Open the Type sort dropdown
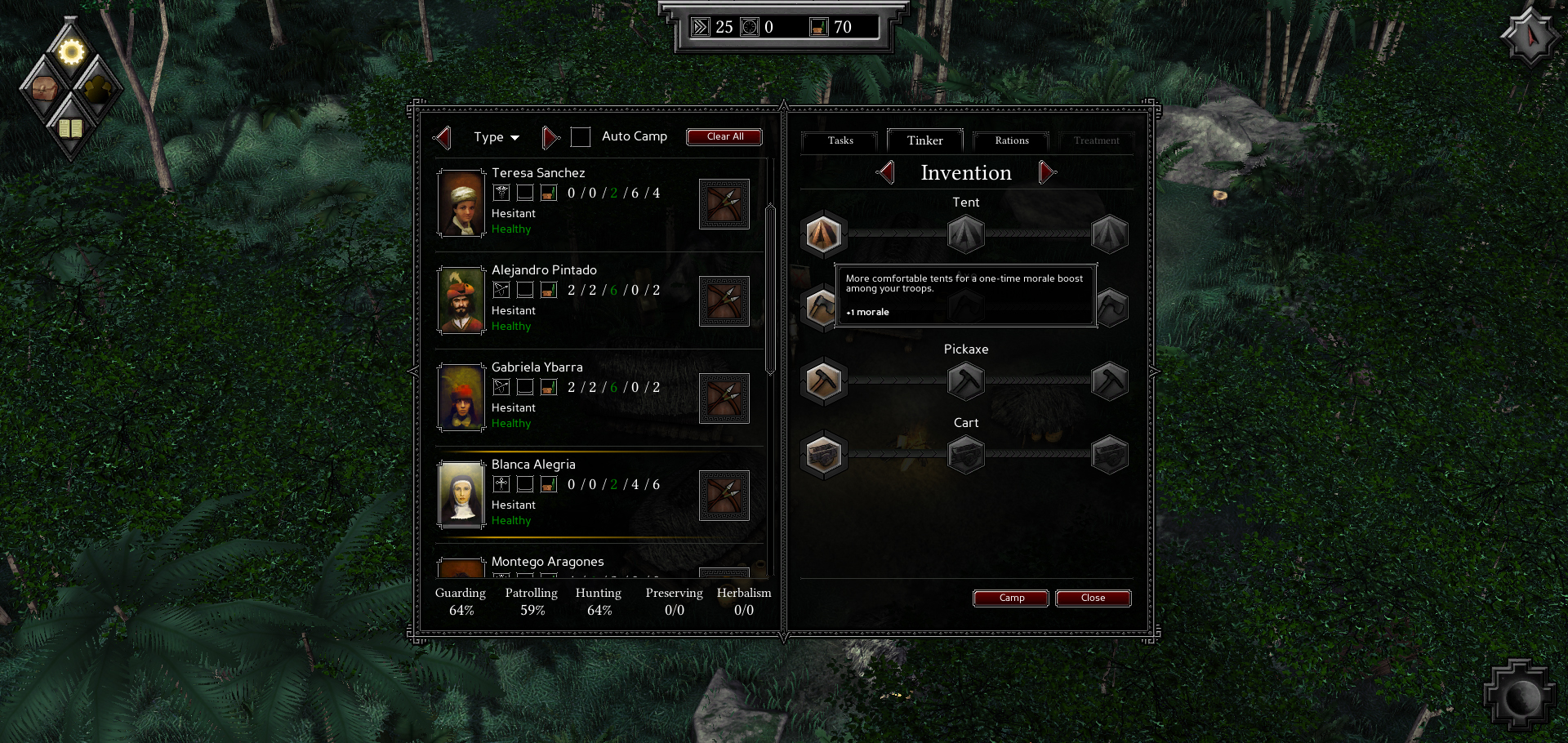 coord(496,137)
